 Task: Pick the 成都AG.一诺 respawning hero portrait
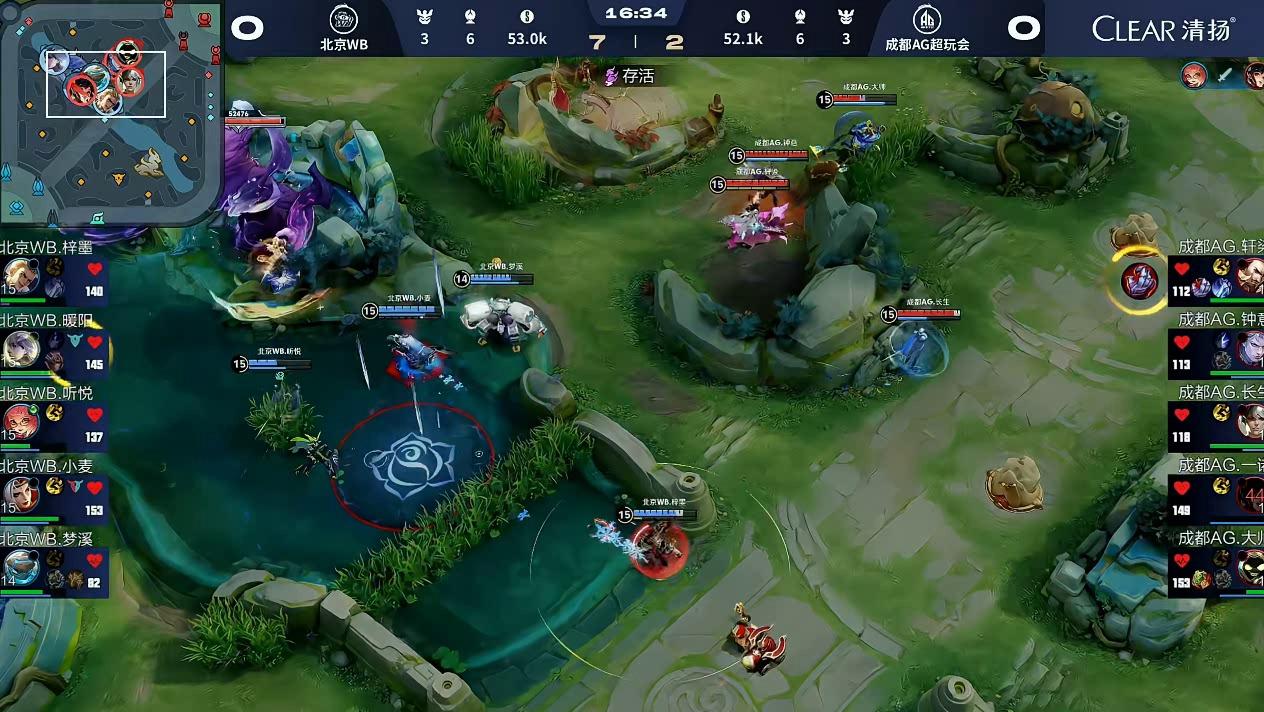pos(1250,495)
